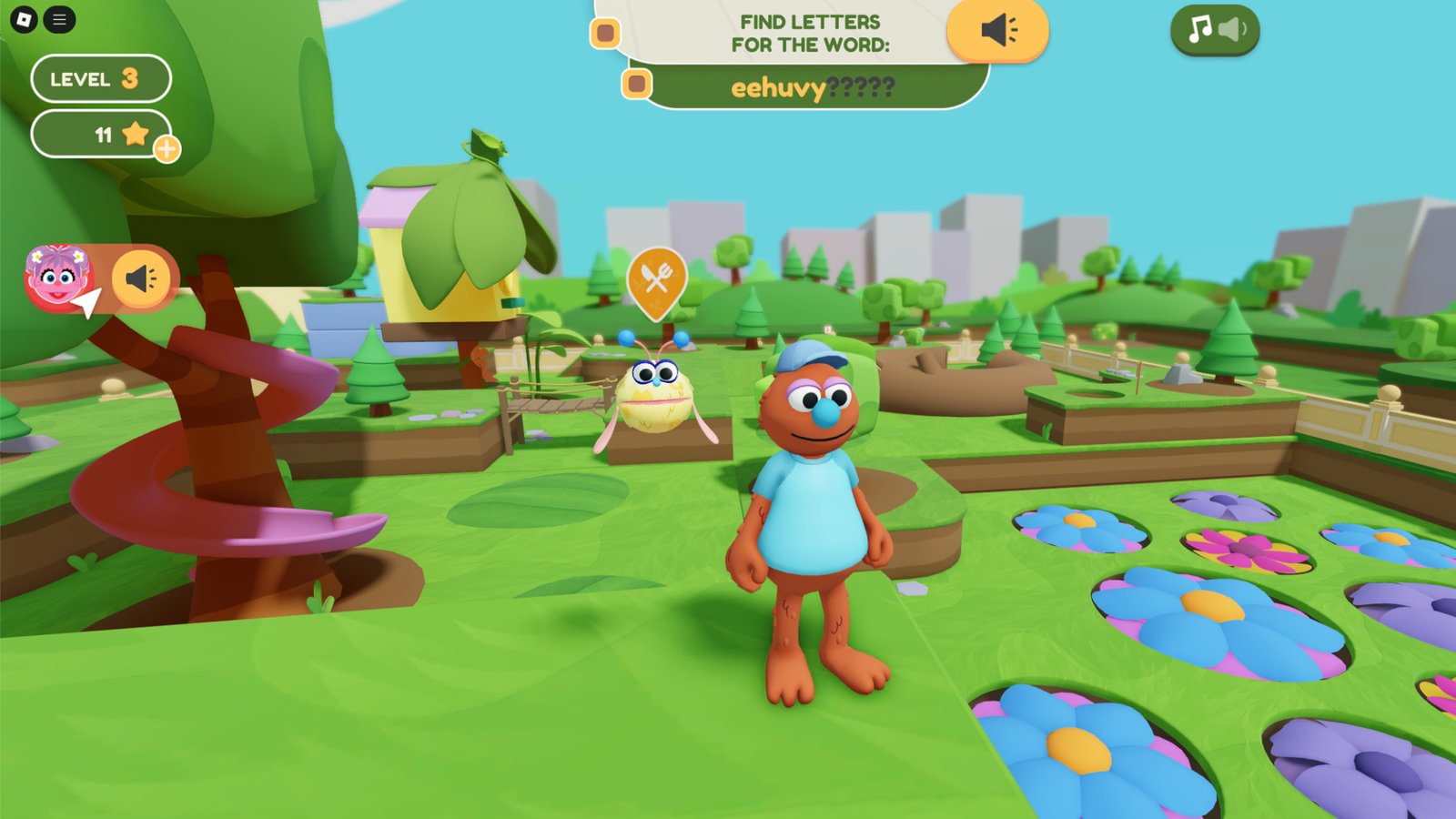Play the pink fairy character's voice hint
This screenshot has width=1456, height=819.
(141, 278)
